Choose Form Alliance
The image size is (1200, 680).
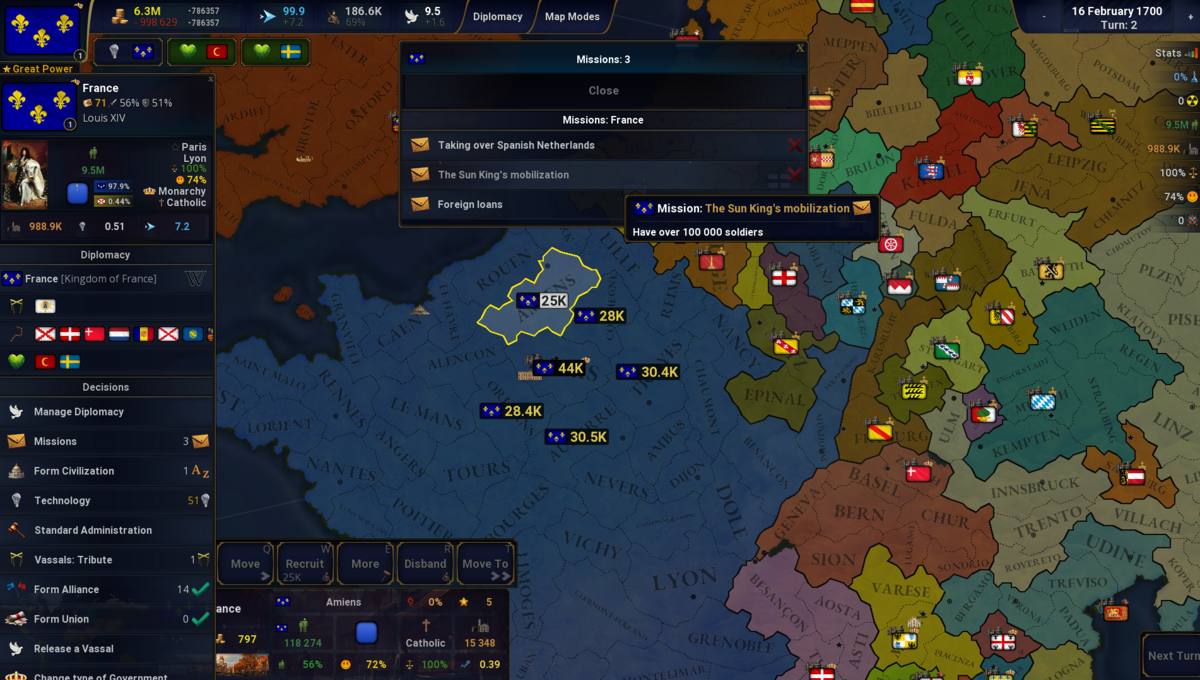click(x=66, y=590)
